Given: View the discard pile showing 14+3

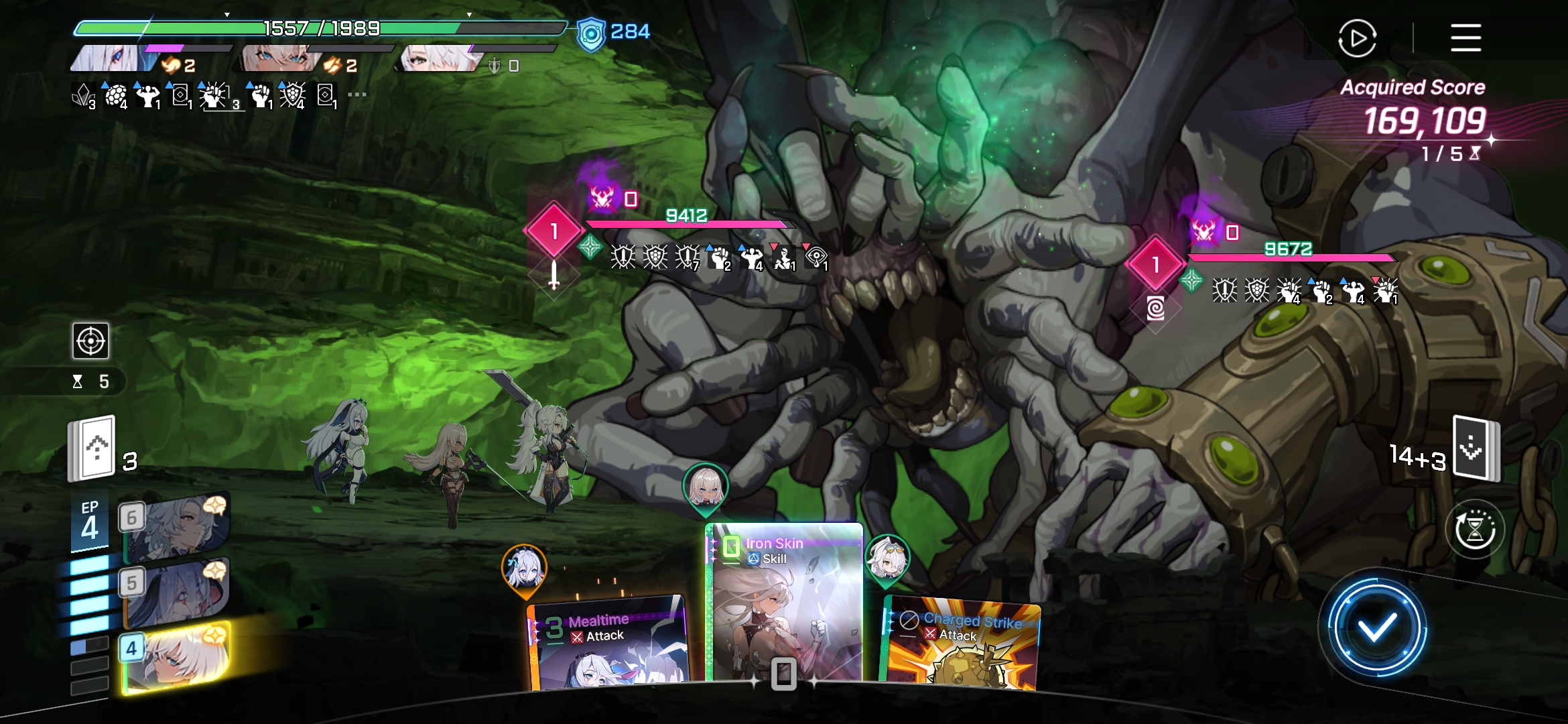Looking at the screenshot, I should click(x=1474, y=449).
